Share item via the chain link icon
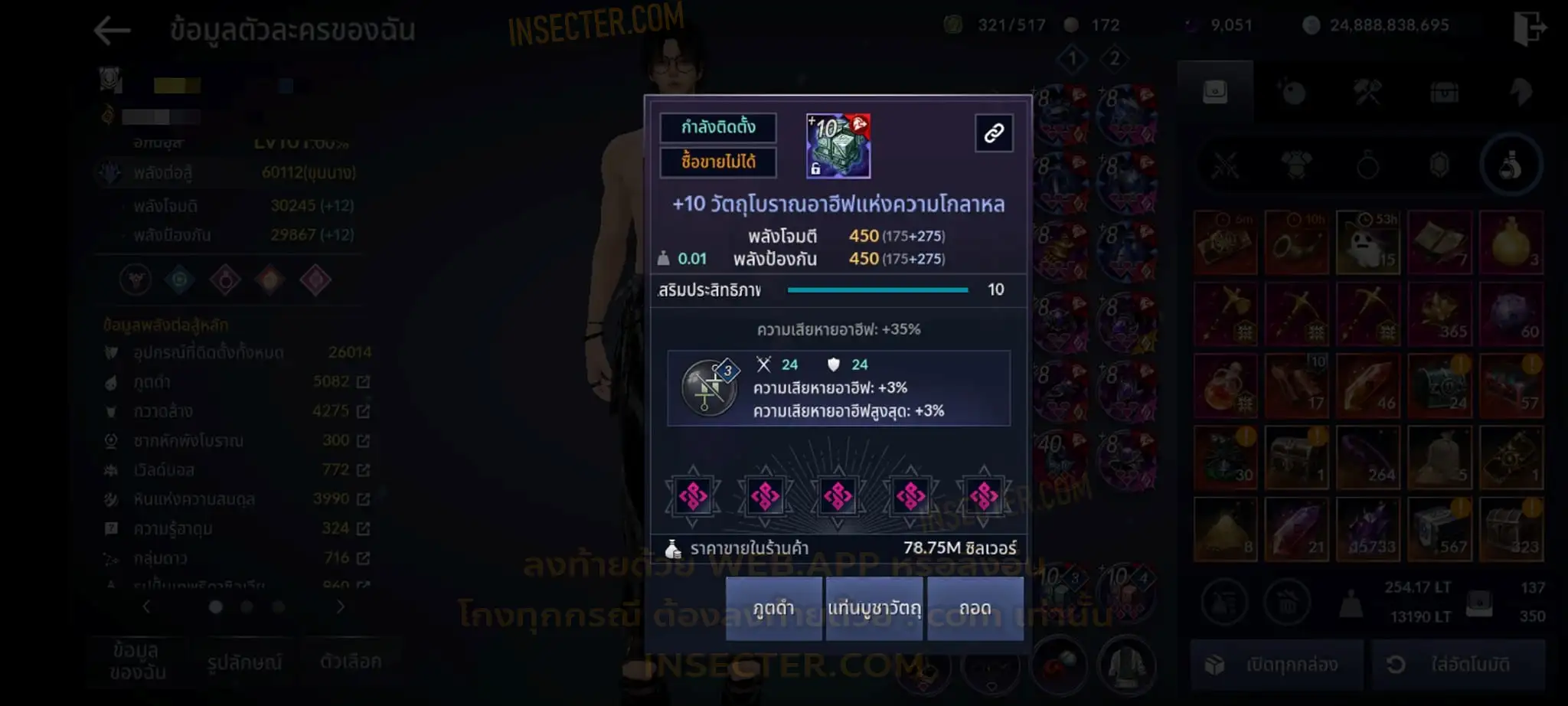The width and height of the screenshot is (1568, 706). pos(994,133)
